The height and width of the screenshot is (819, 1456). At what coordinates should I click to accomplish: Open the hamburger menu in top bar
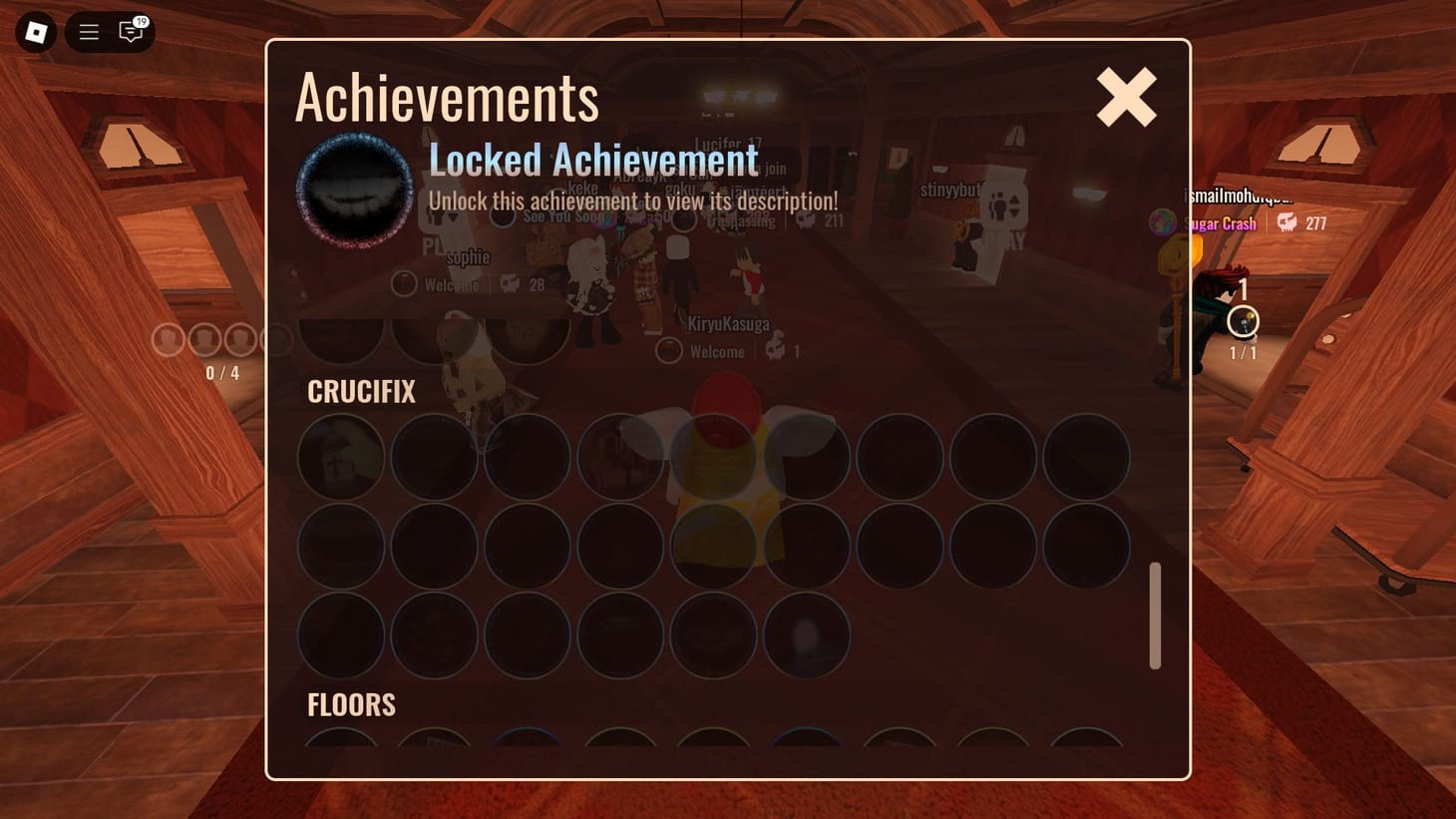click(88, 31)
